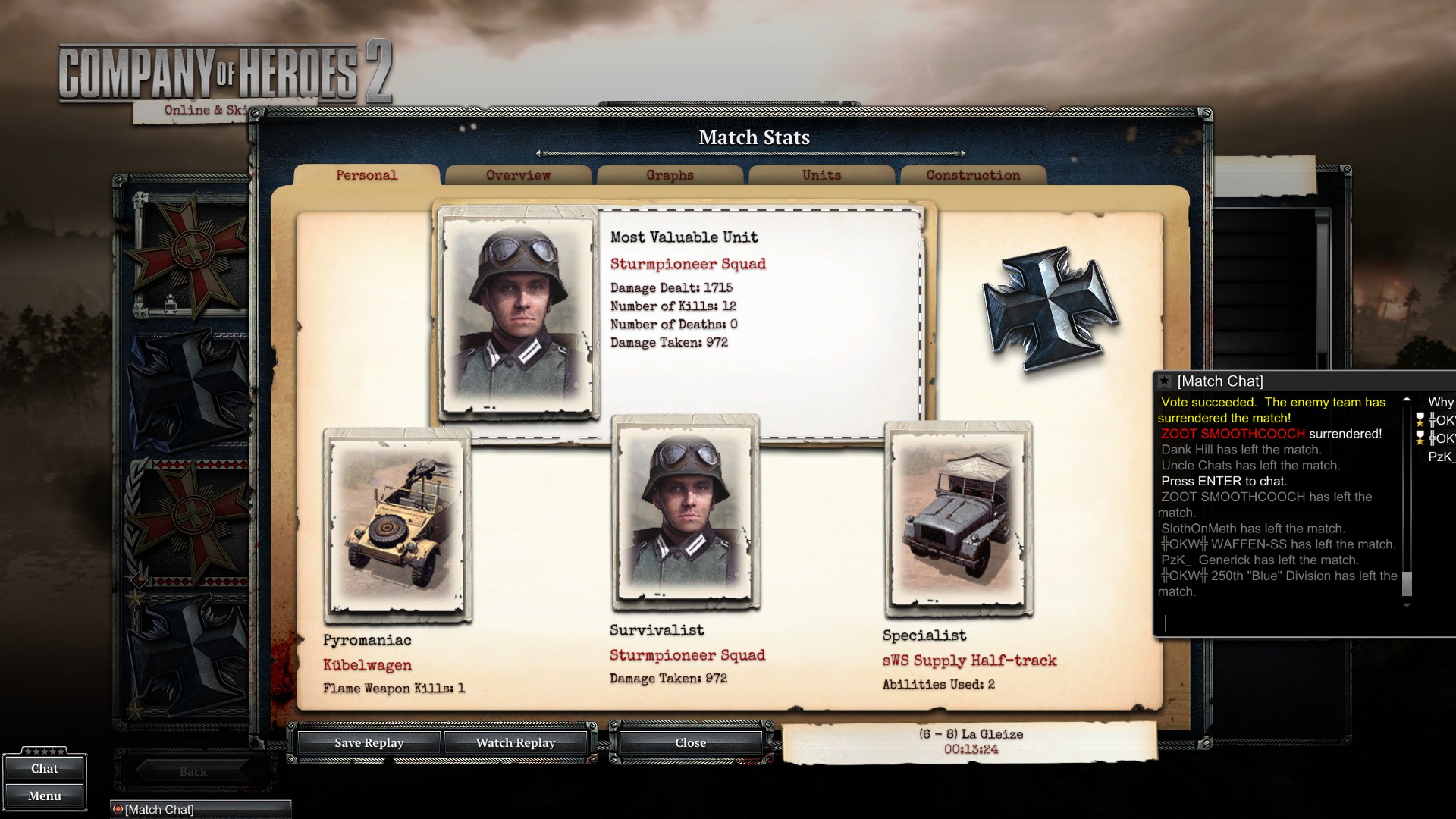
Task: Select the Units tab
Action: [821, 175]
